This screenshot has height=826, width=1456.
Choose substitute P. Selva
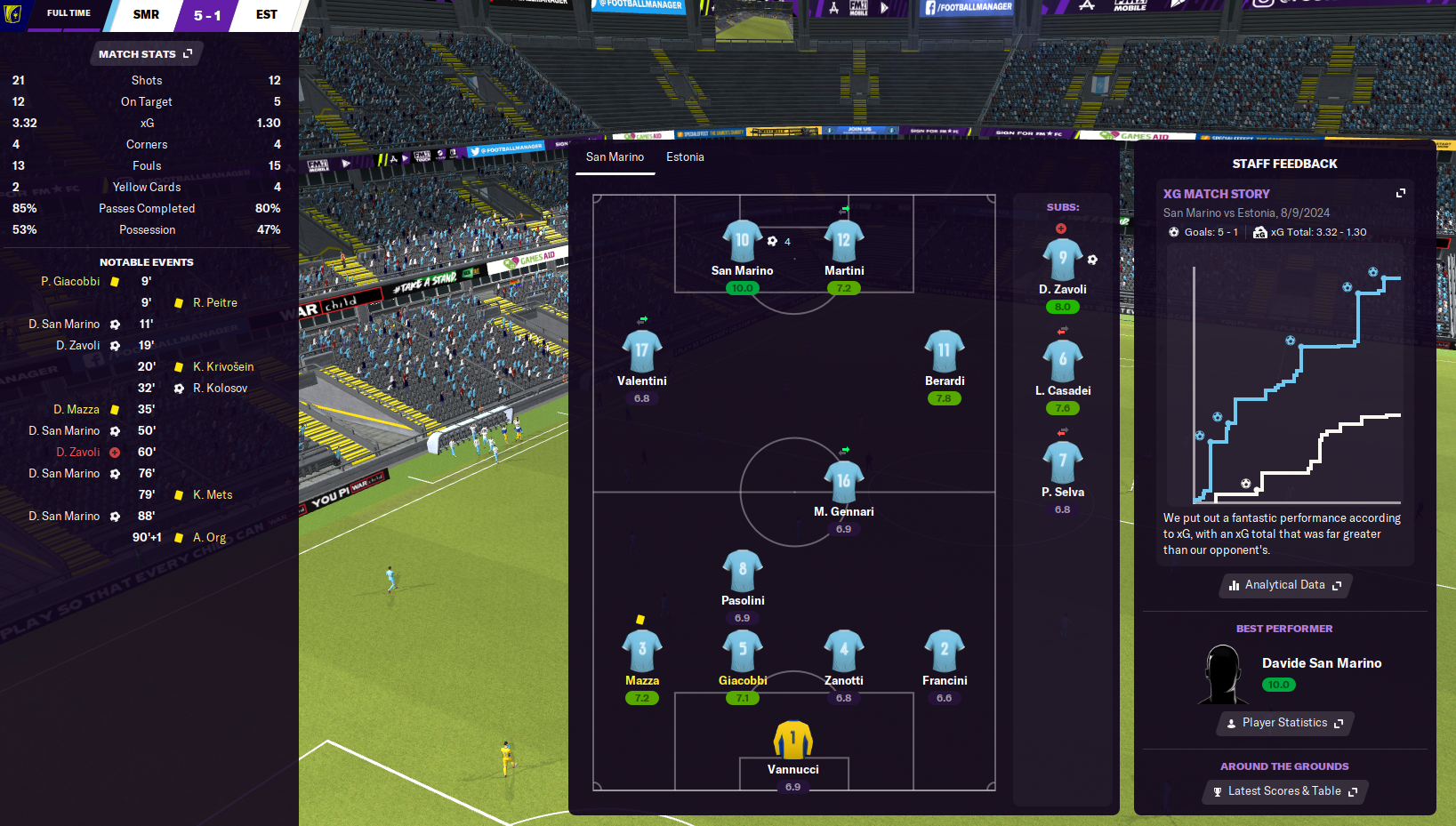[1062, 462]
